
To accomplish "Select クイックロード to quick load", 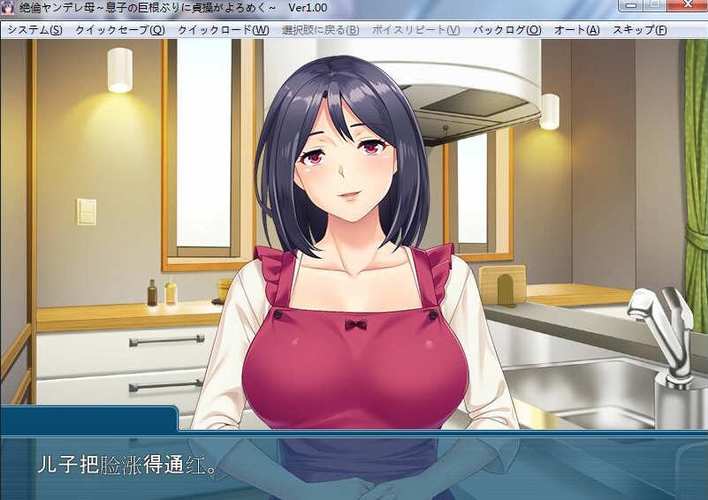I will coord(223,30).
